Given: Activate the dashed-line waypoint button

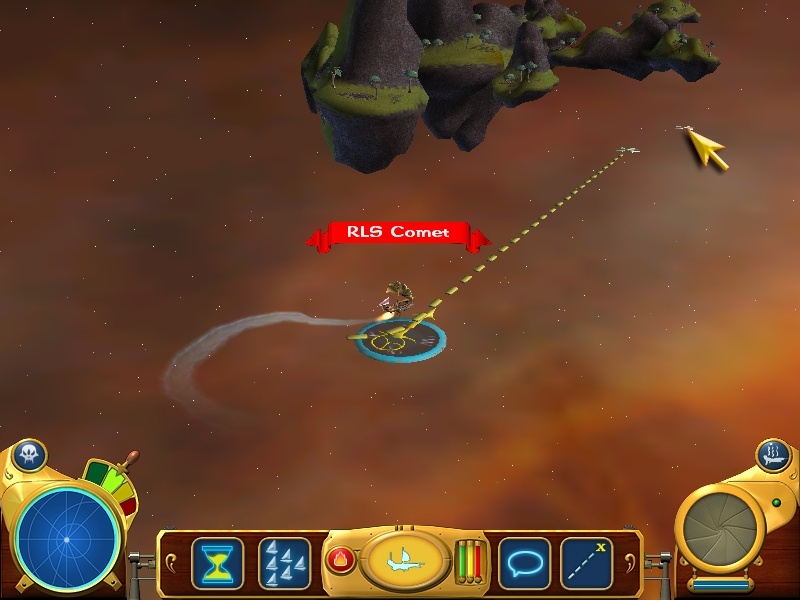Looking at the screenshot, I should point(586,562).
